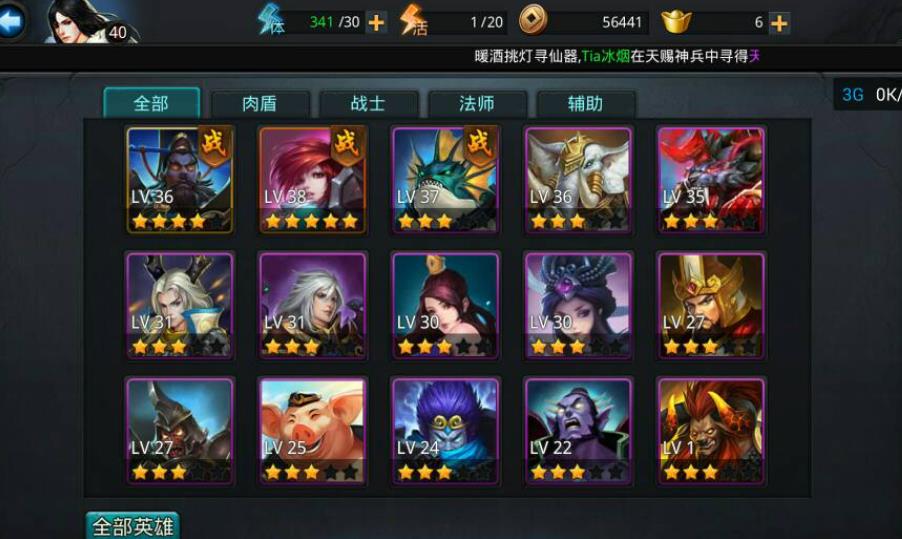The height and width of the screenshot is (539, 902).
Task: Switch to the 战士 tab
Action: click(368, 104)
